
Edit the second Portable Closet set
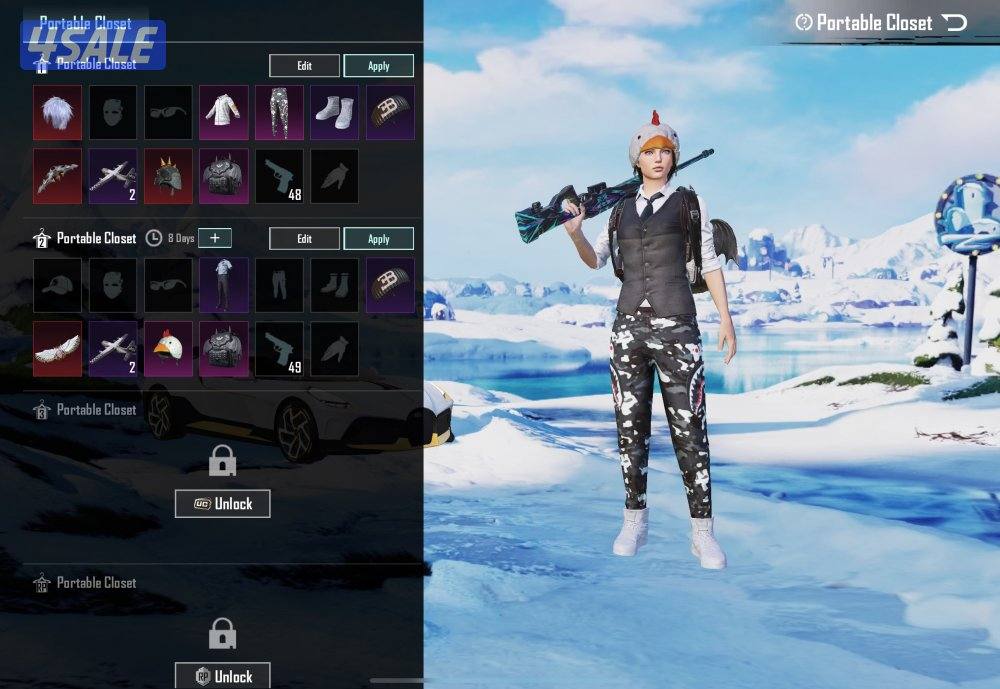(304, 239)
